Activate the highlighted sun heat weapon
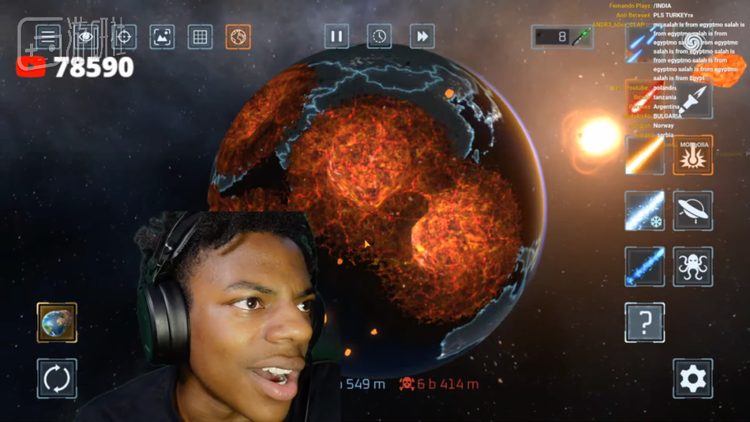 tap(693, 155)
